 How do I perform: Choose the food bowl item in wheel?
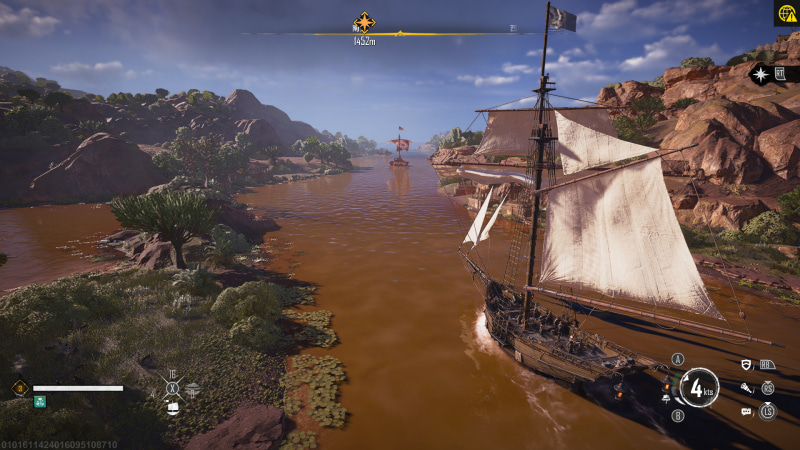(x=192, y=388)
